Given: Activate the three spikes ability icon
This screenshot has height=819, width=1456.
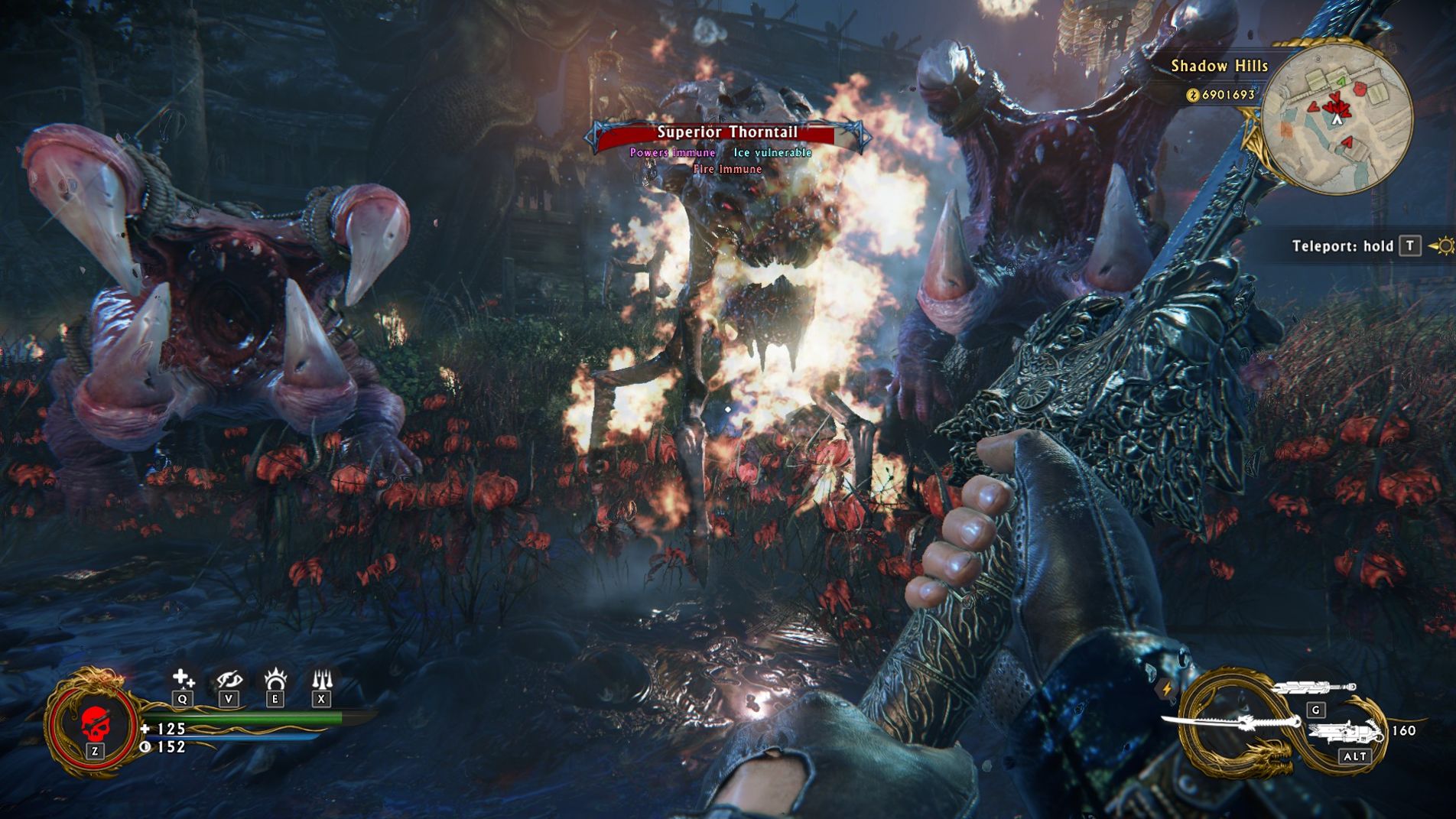Looking at the screenshot, I should point(321,678).
